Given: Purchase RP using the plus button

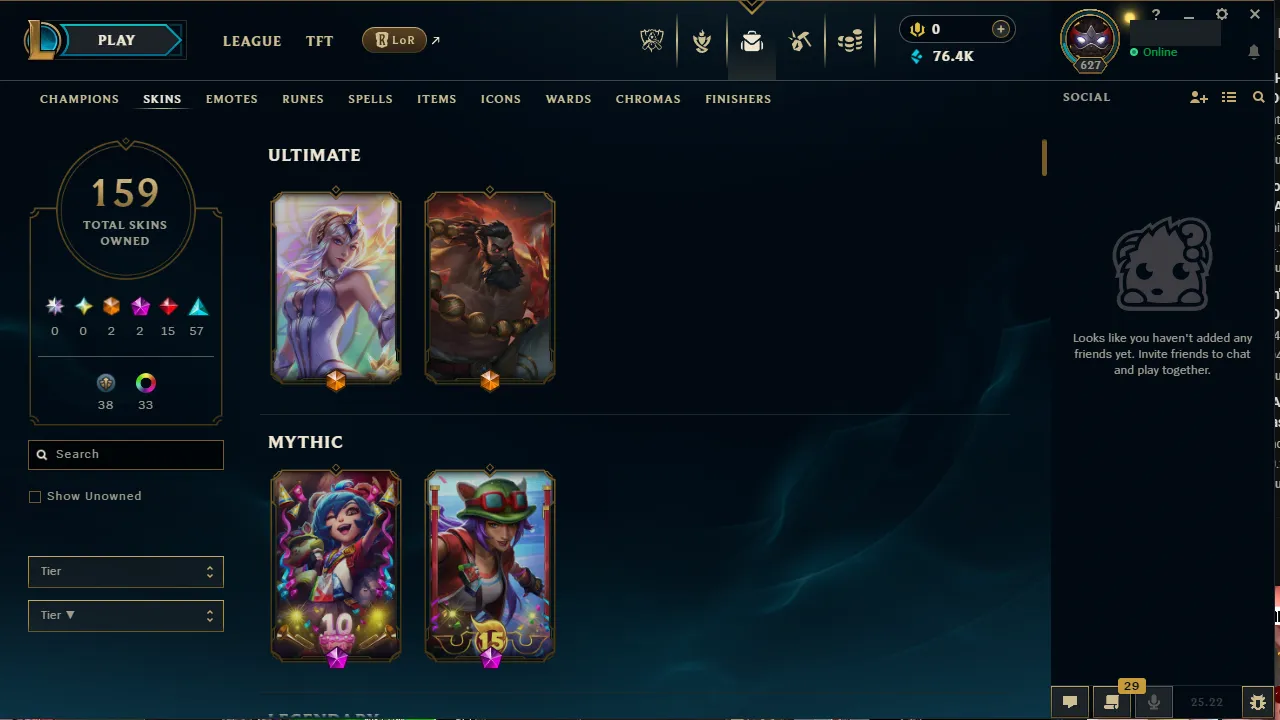Looking at the screenshot, I should [x=1000, y=29].
